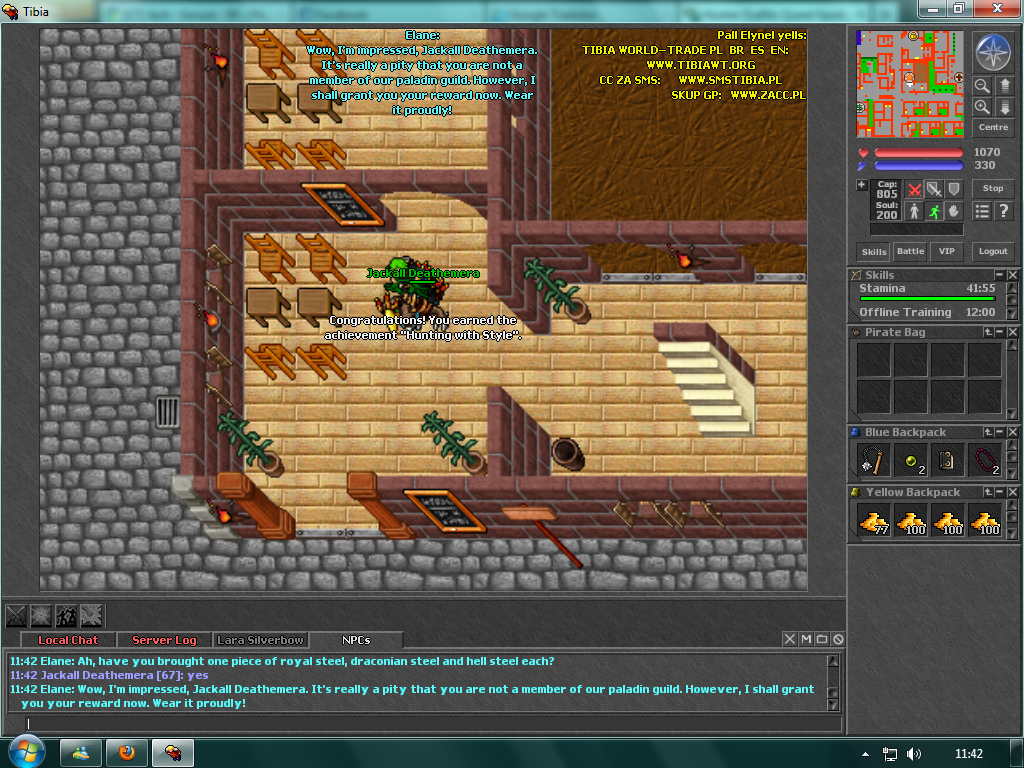Open the Battle list
Image resolution: width=1024 pixels, height=768 pixels.
coord(910,252)
